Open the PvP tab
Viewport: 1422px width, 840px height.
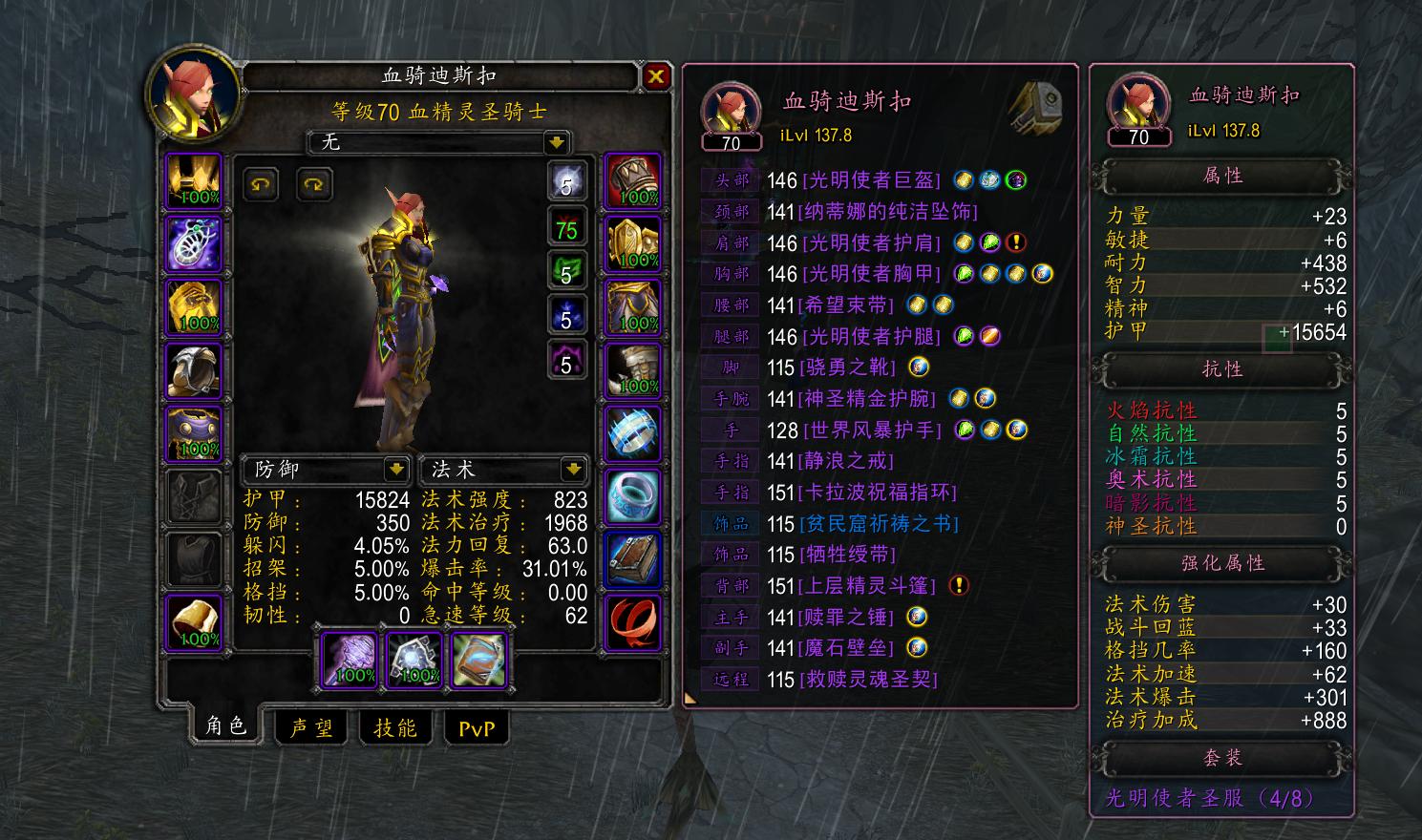[x=477, y=728]
